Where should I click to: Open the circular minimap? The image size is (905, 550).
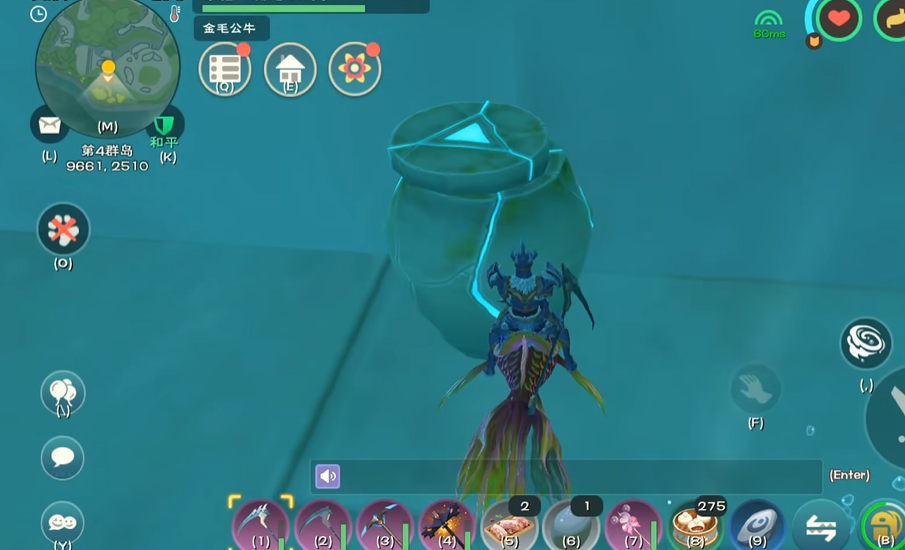[108, 66]
